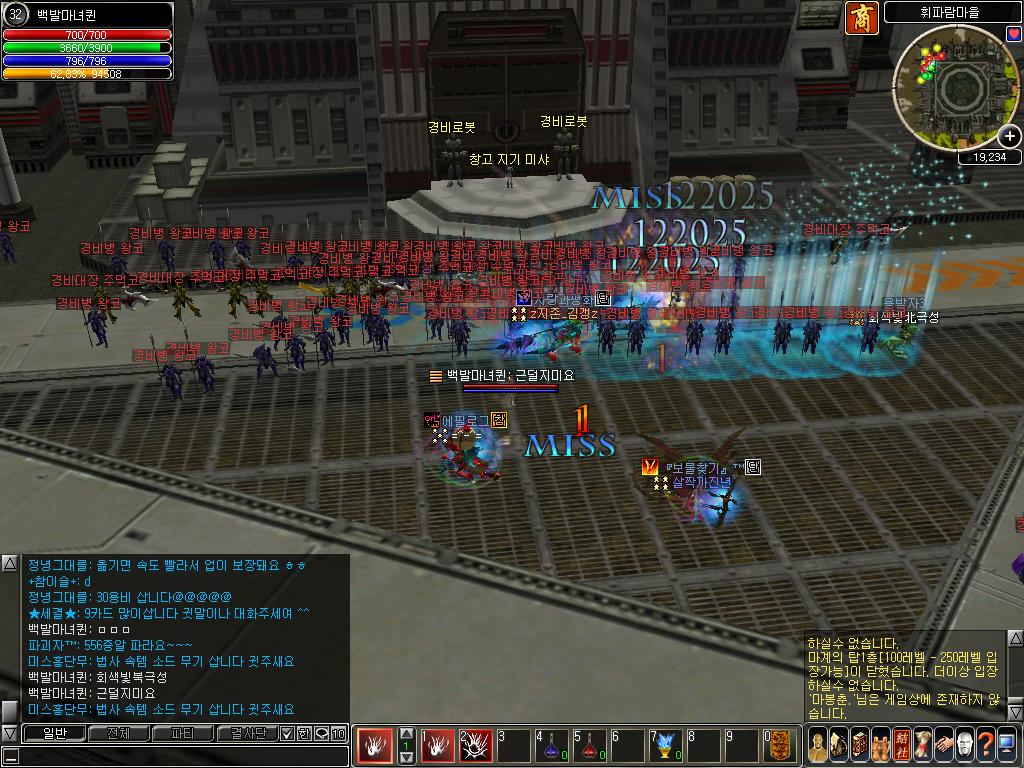The height and width of the screenshot is (768, 1024).
Task: Open the computer monitor system menu icon
Action: tap(1007, 745)
